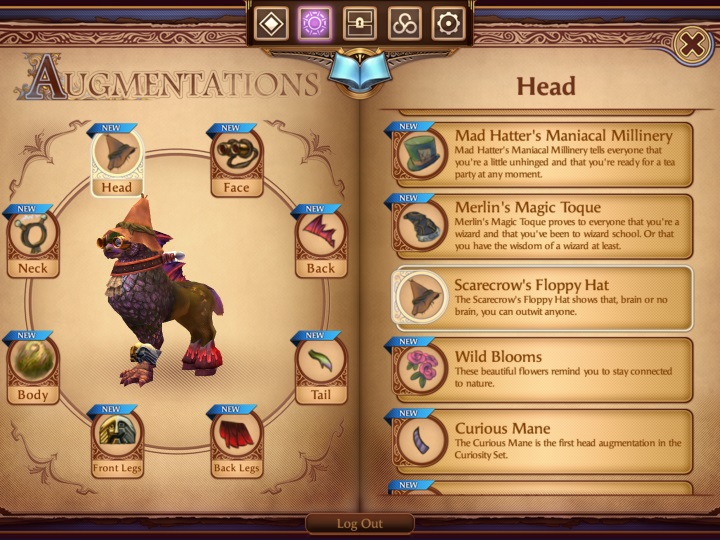The image size is (720, 540).
Task: Switch to the treasure chest tab
Action: coord(360,23)
